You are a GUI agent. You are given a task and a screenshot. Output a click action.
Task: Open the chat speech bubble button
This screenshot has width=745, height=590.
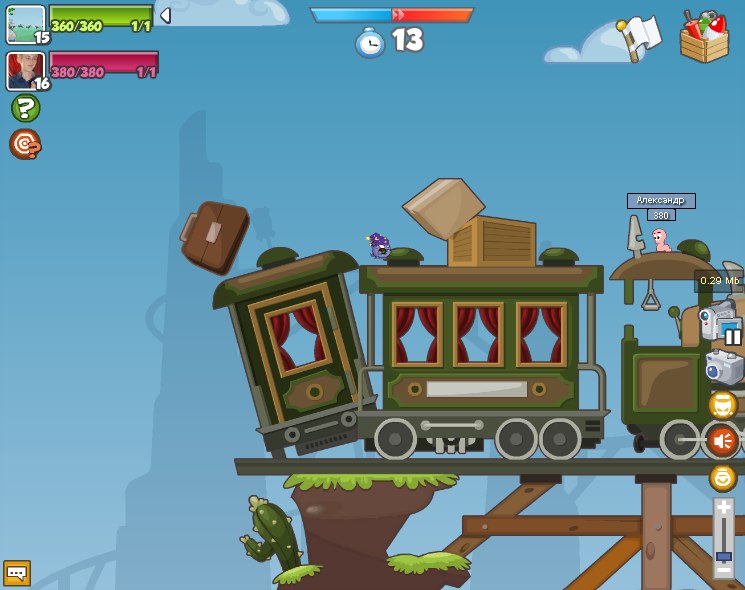click(x=17, y=573)
